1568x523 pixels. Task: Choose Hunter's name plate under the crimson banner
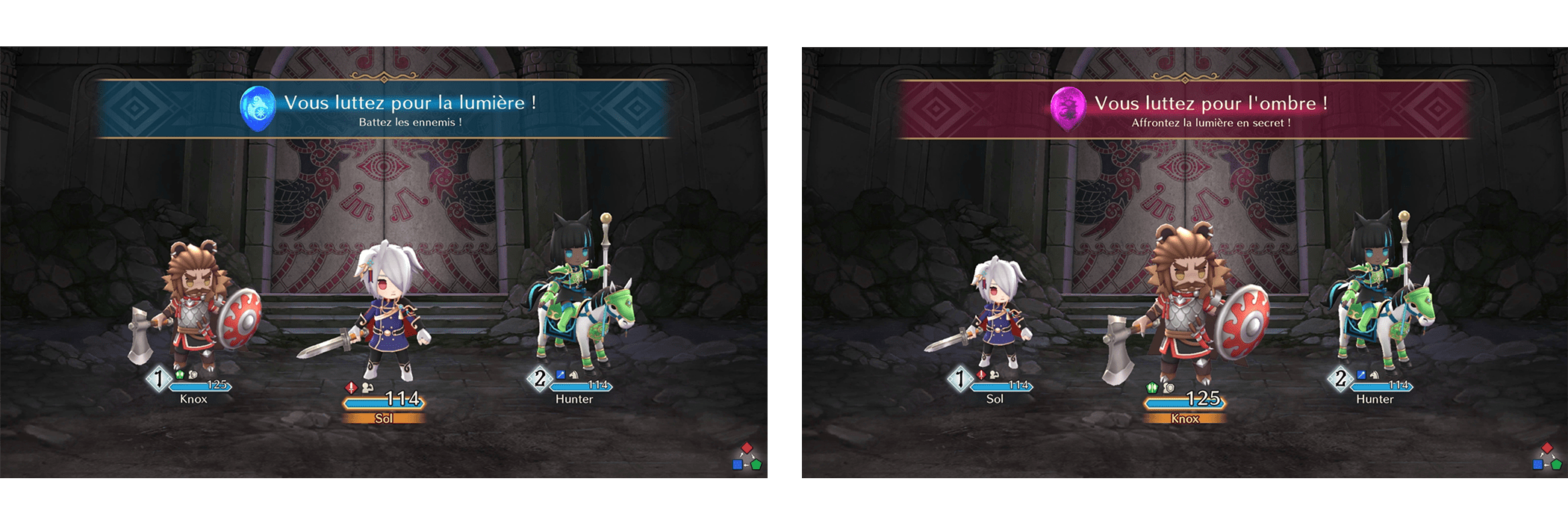(x=1375, y=399)
